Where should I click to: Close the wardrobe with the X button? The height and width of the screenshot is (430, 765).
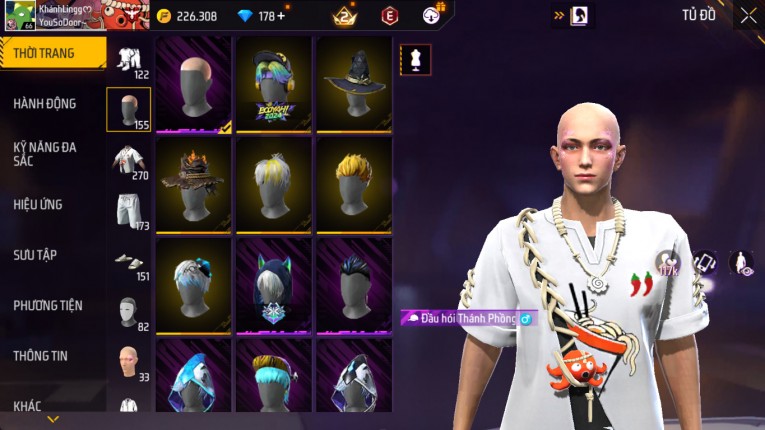coord(747,15)
